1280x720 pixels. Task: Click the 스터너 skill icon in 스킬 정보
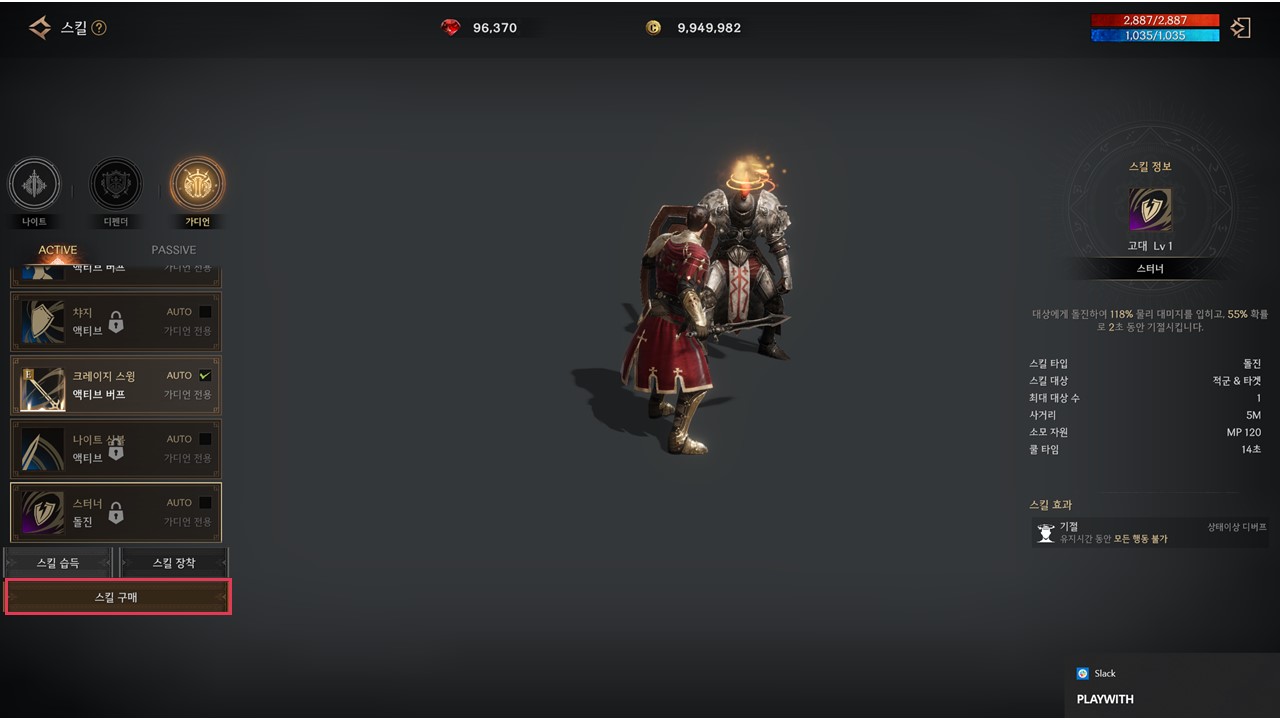click(1150, 210)
